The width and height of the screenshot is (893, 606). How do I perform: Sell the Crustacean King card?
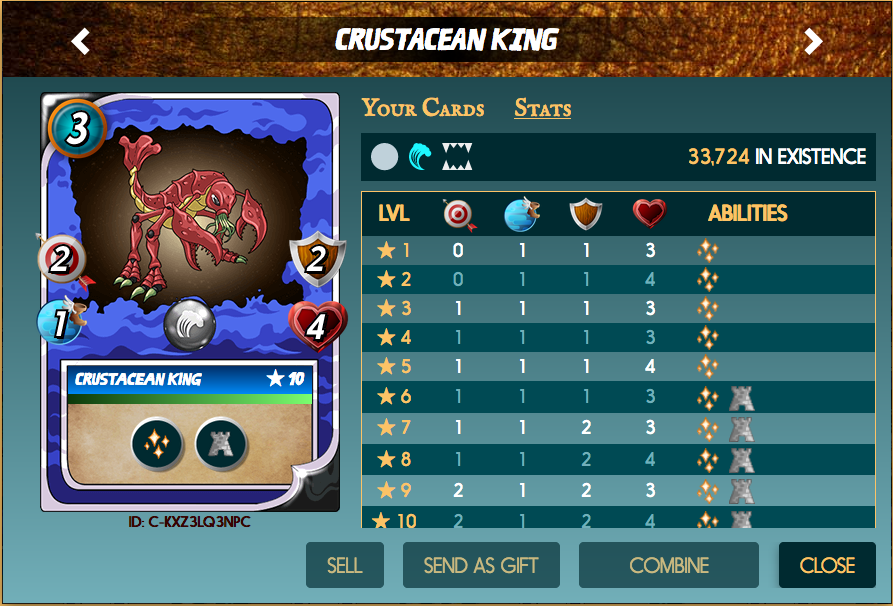pyautogui.click(x=344, y=565)
